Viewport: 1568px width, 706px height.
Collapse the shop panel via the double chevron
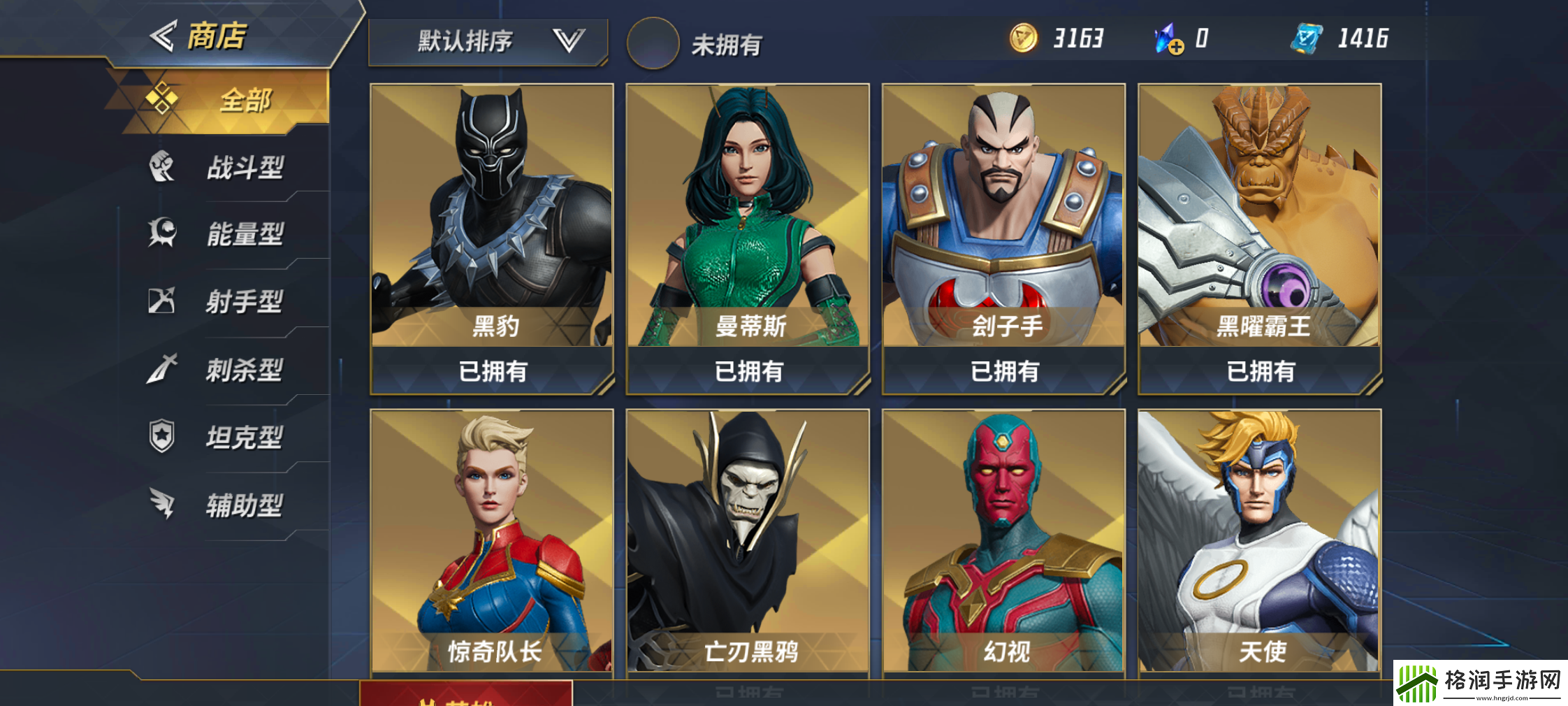click(164, 35)
